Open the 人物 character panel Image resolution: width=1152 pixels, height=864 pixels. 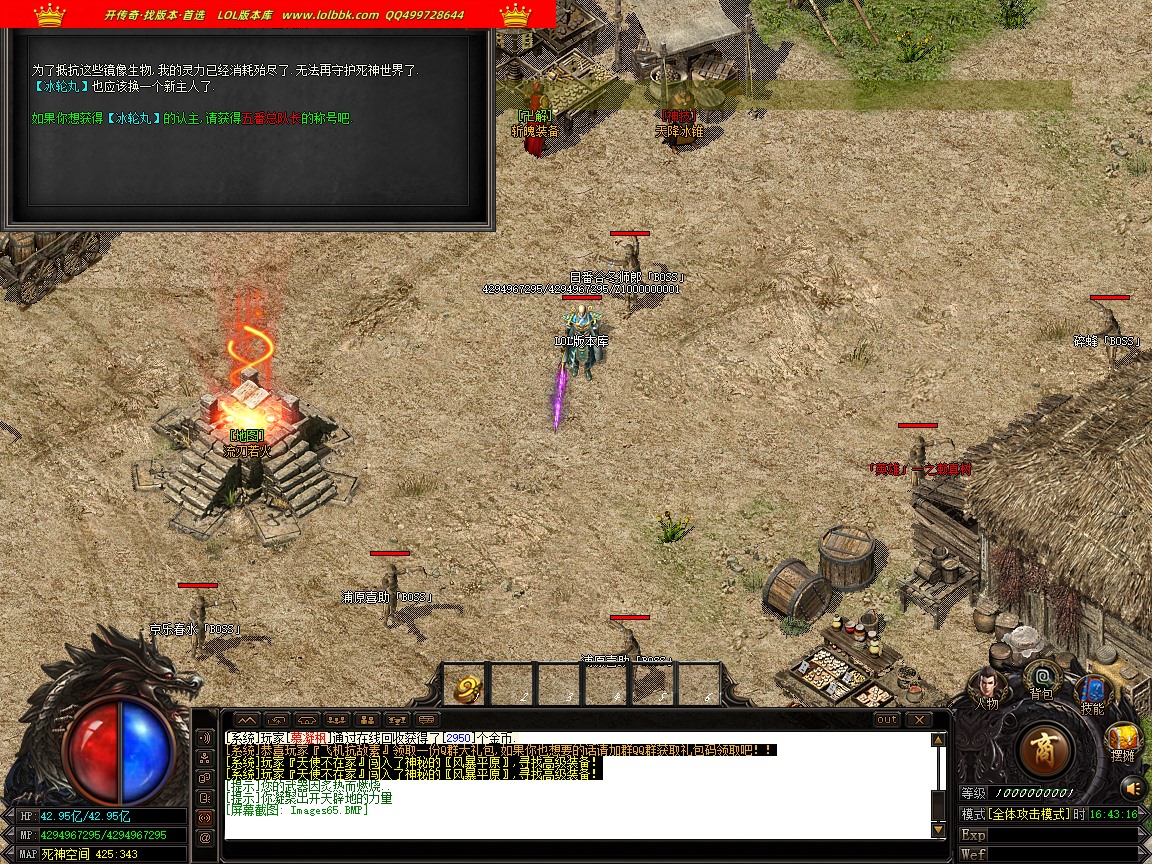tap(987, 685)
